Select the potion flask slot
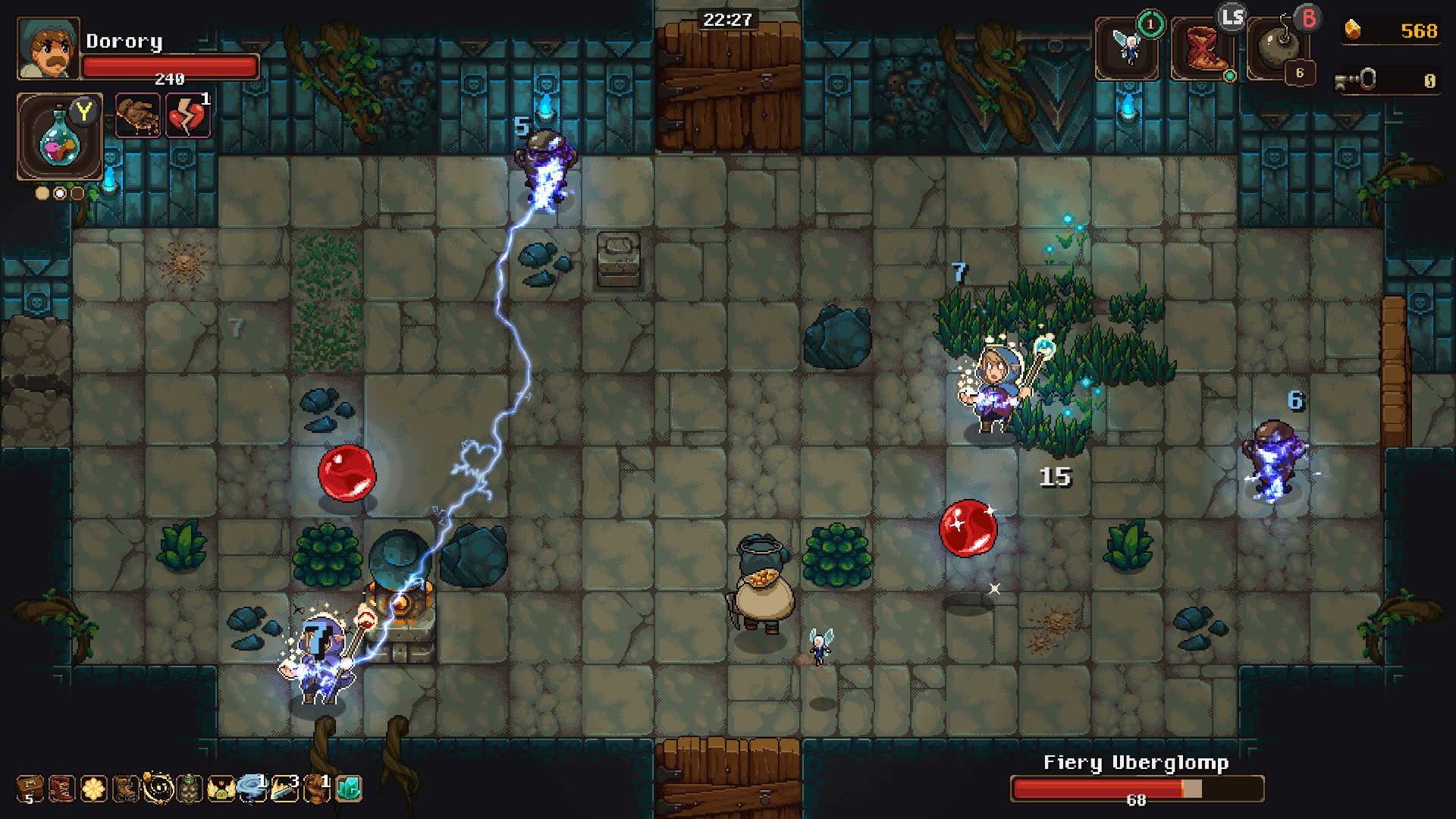The width and height of the screenshot is (1456, 819). 58,138
